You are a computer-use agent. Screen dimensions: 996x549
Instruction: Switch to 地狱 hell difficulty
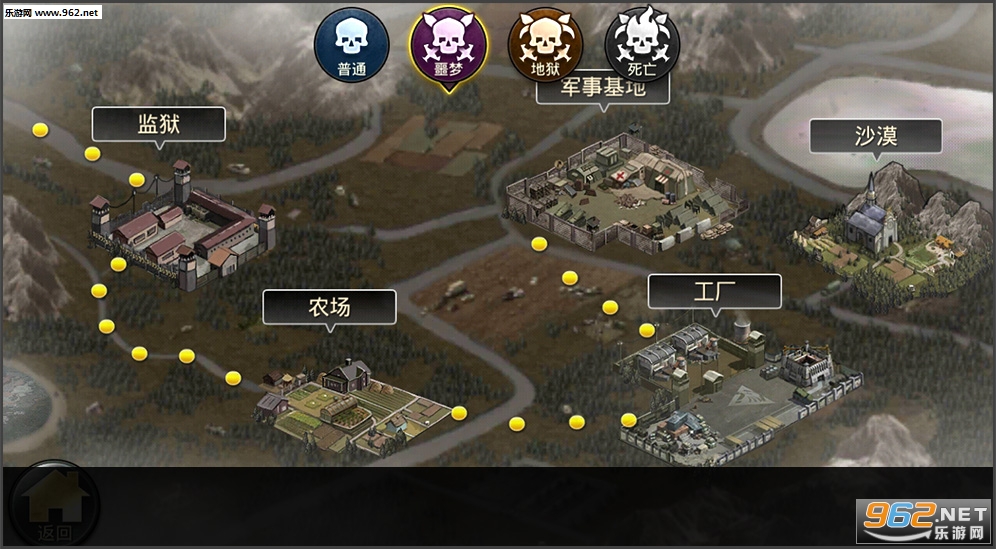point(545,46)
